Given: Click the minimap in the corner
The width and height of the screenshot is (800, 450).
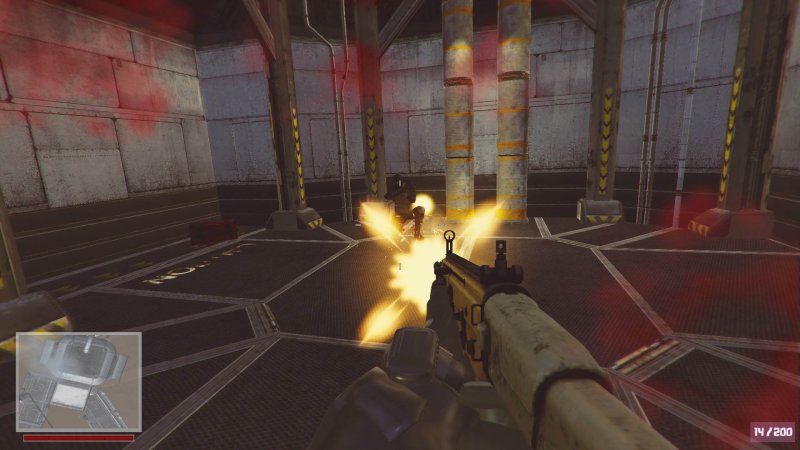Looking at the screenshot, I should [x=78, y=381].
